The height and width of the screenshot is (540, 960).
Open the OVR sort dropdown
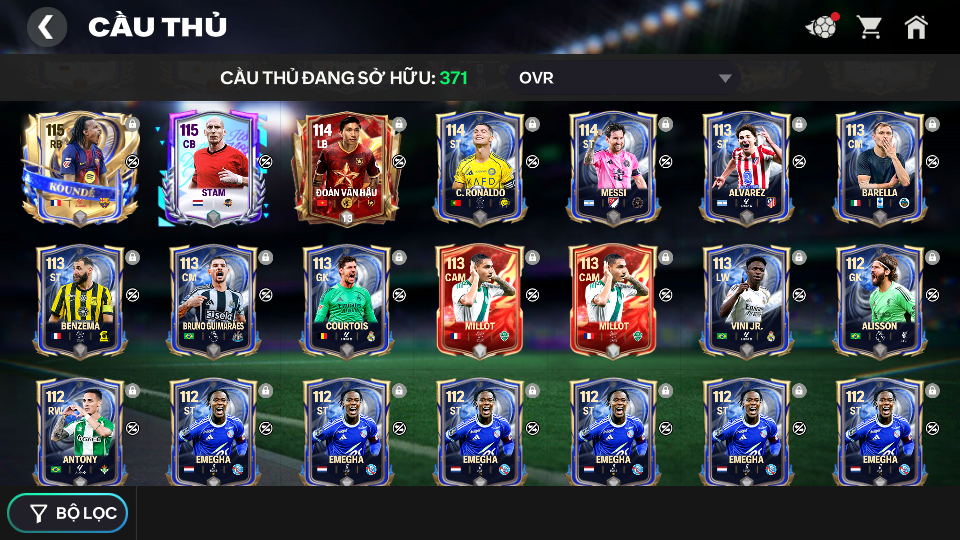pos(625,78)
